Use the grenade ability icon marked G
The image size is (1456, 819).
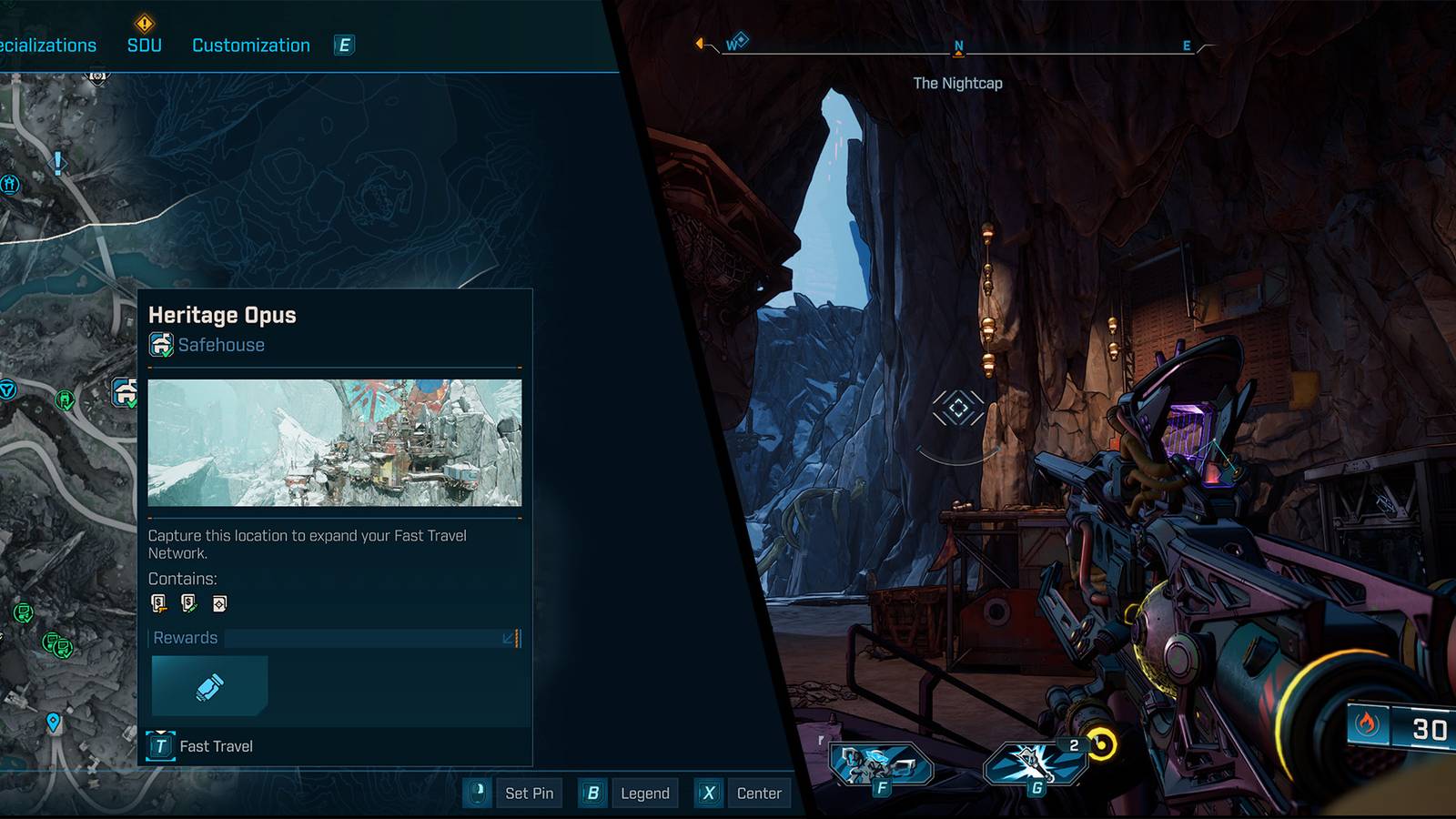click(x=1035, y=763)
